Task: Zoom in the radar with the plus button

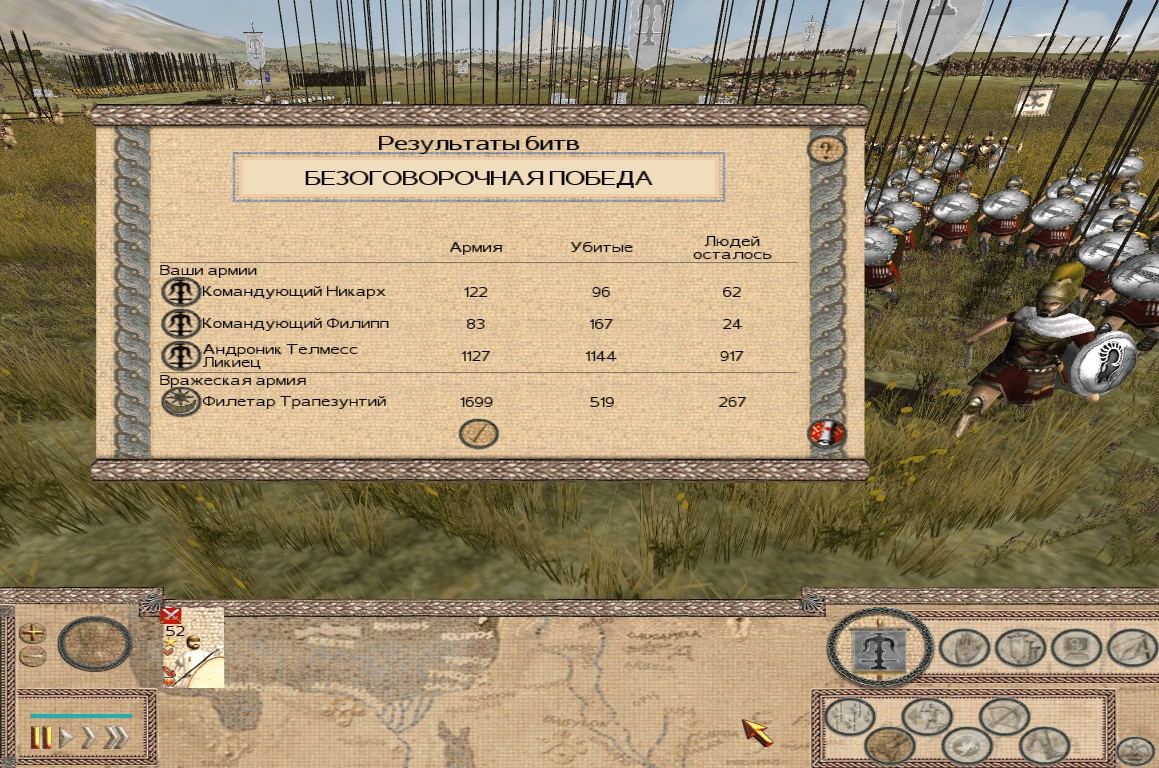Action: (x=32, y=632)
